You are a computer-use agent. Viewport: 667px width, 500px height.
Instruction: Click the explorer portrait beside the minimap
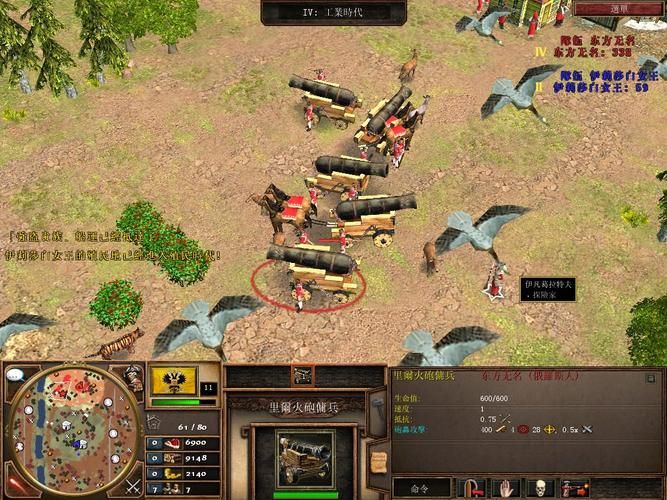pos(133,377)
